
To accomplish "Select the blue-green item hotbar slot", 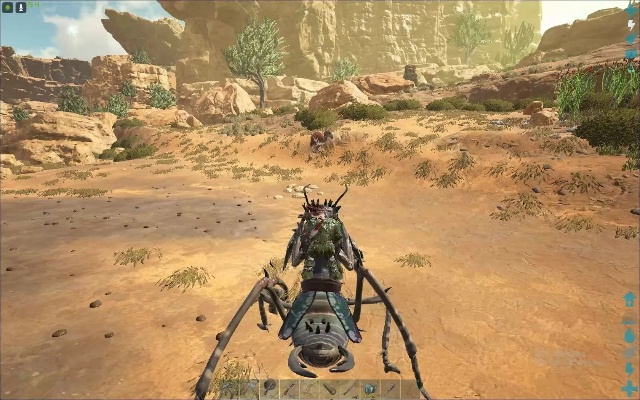I will [370, 388].
